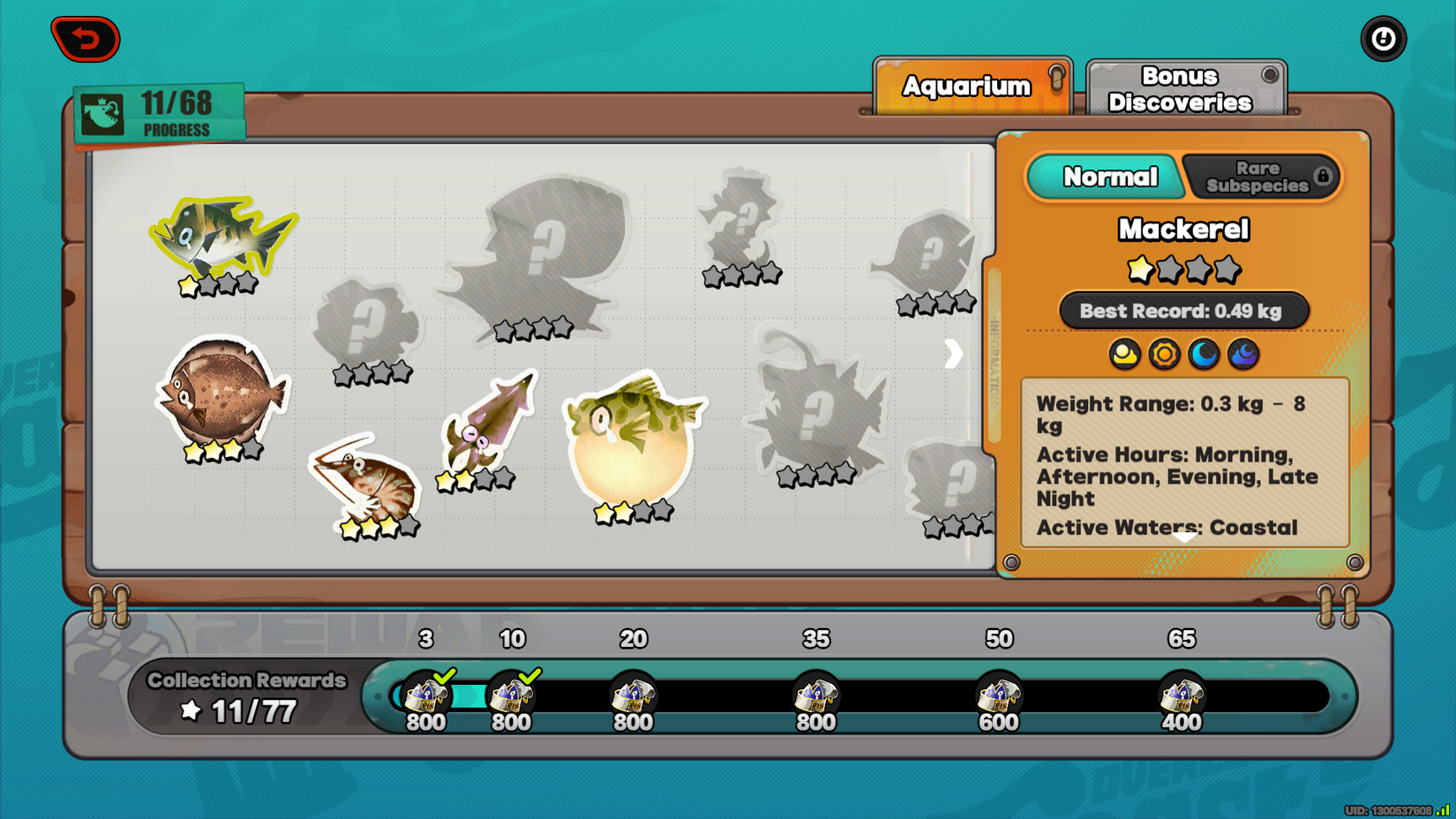Screen dimensions: 1456x819
Task: Click the vertical Information side tab
Action: pos(994,353)
